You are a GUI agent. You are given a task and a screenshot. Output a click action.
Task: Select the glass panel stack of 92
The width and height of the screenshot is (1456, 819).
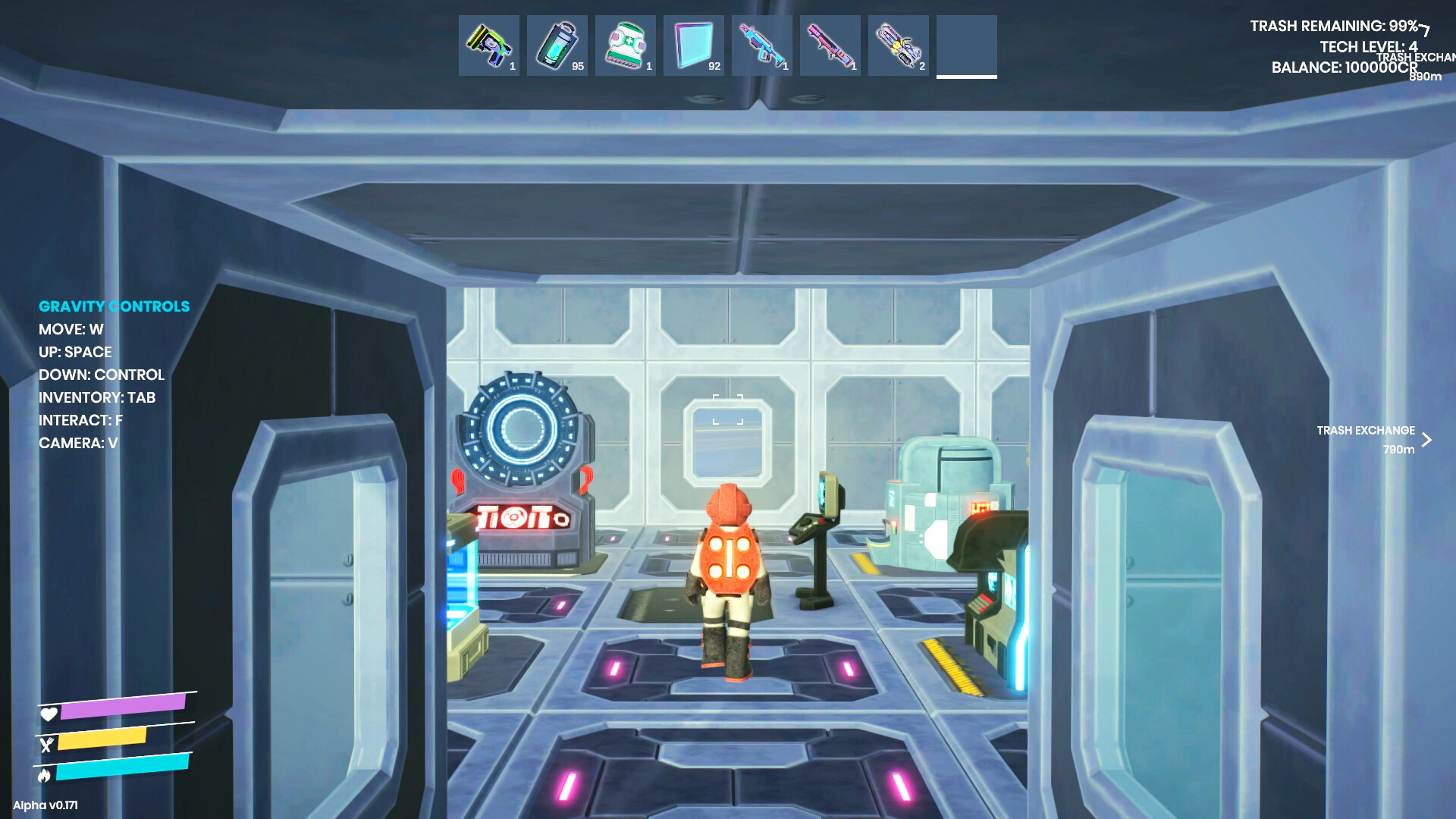click(693, 45)
